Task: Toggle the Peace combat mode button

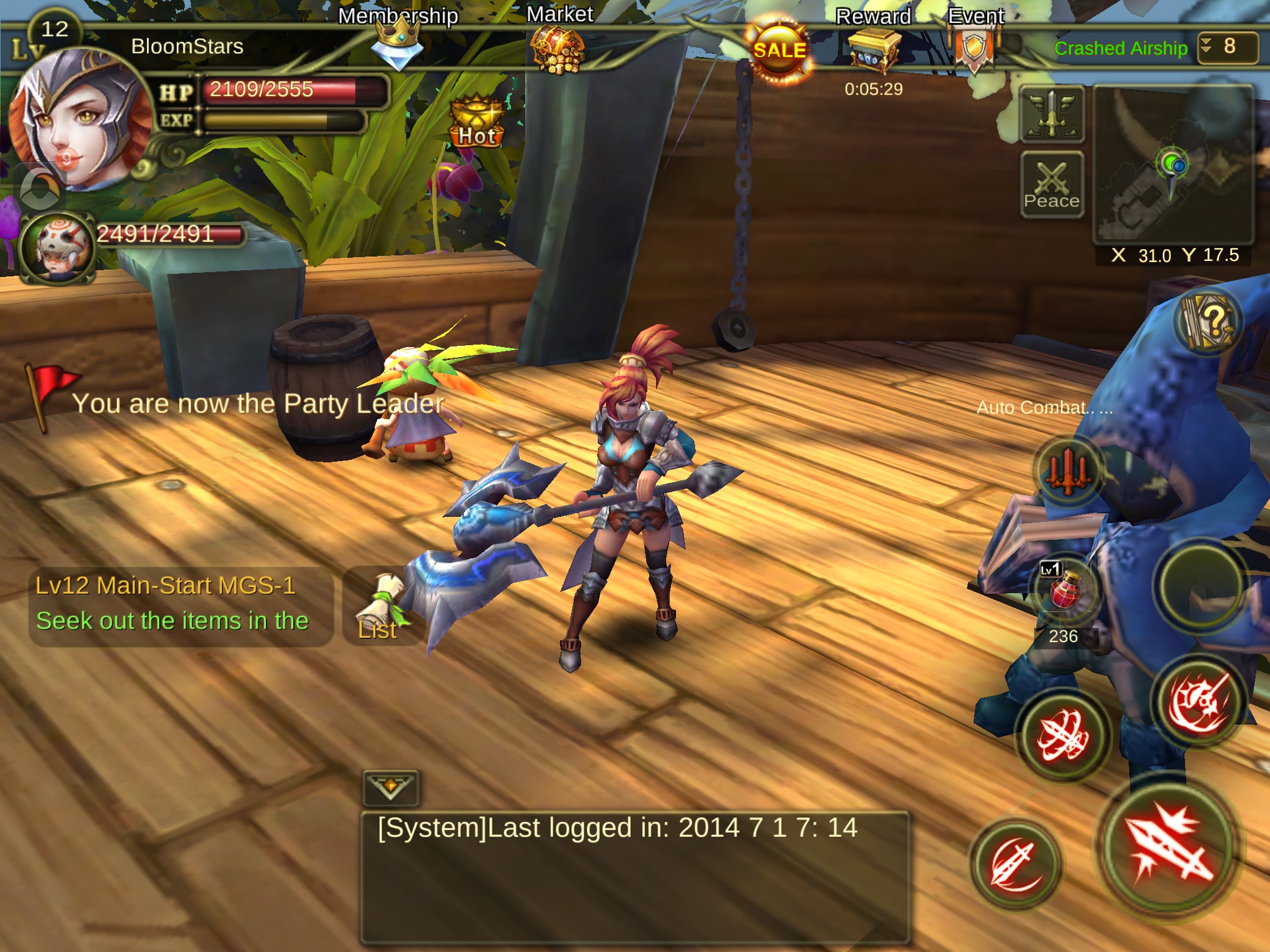Action: (x=1052, y=185)
